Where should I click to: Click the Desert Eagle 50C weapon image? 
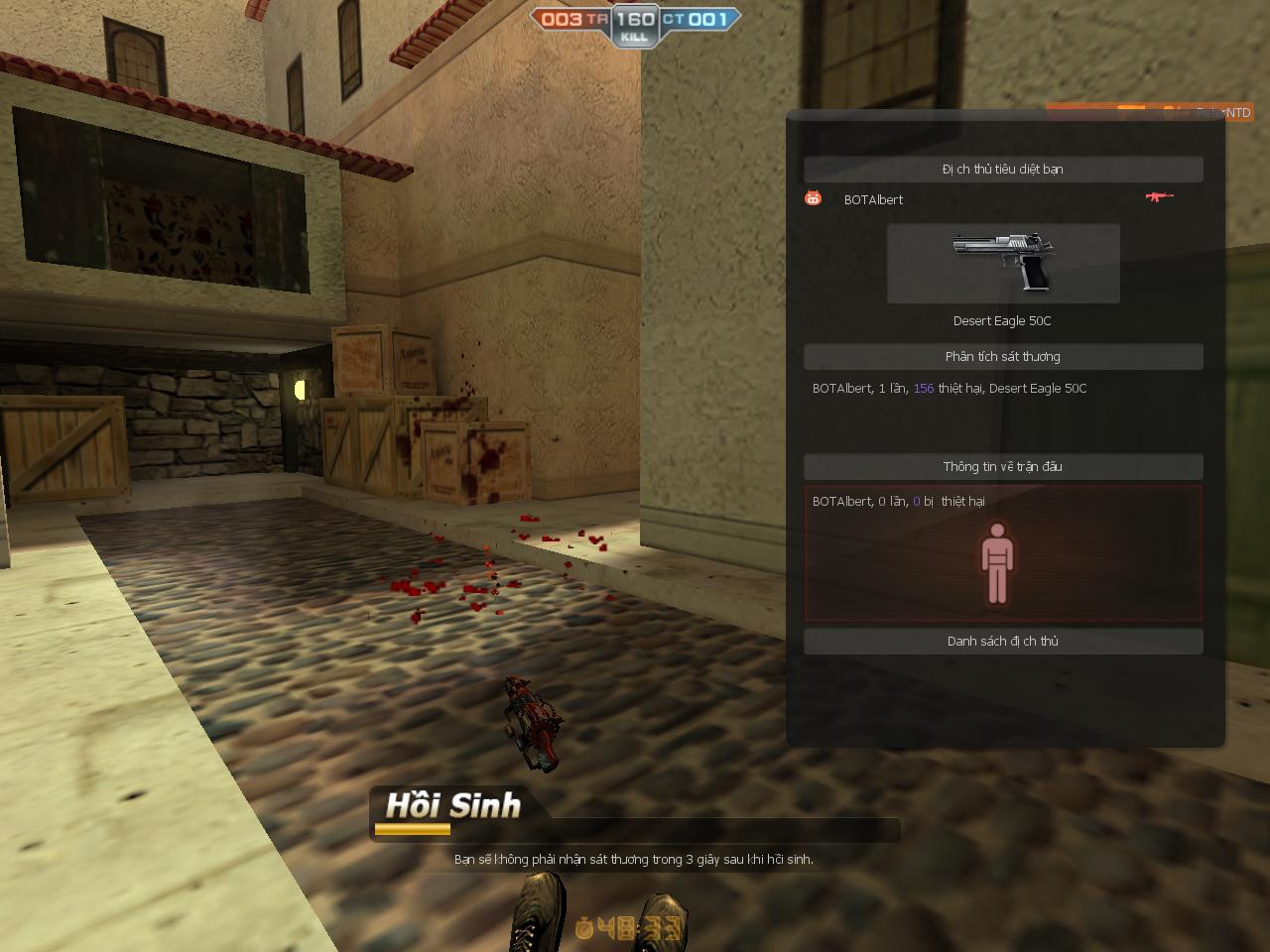1002,263
